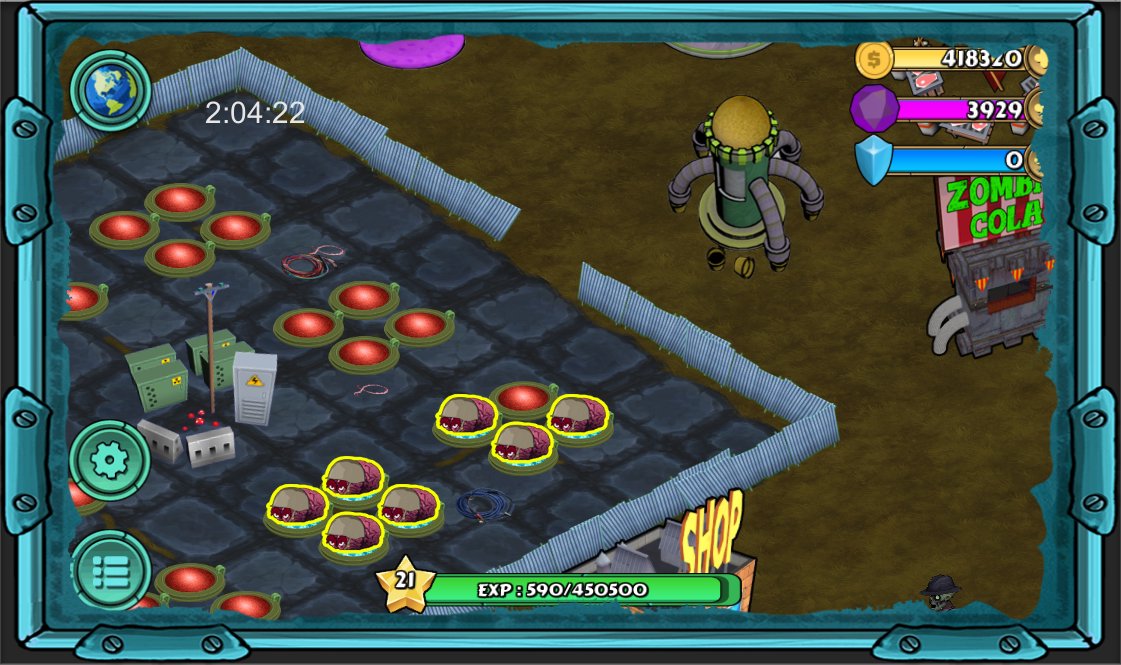Tap the plus button beside the coin bar

1037,59
